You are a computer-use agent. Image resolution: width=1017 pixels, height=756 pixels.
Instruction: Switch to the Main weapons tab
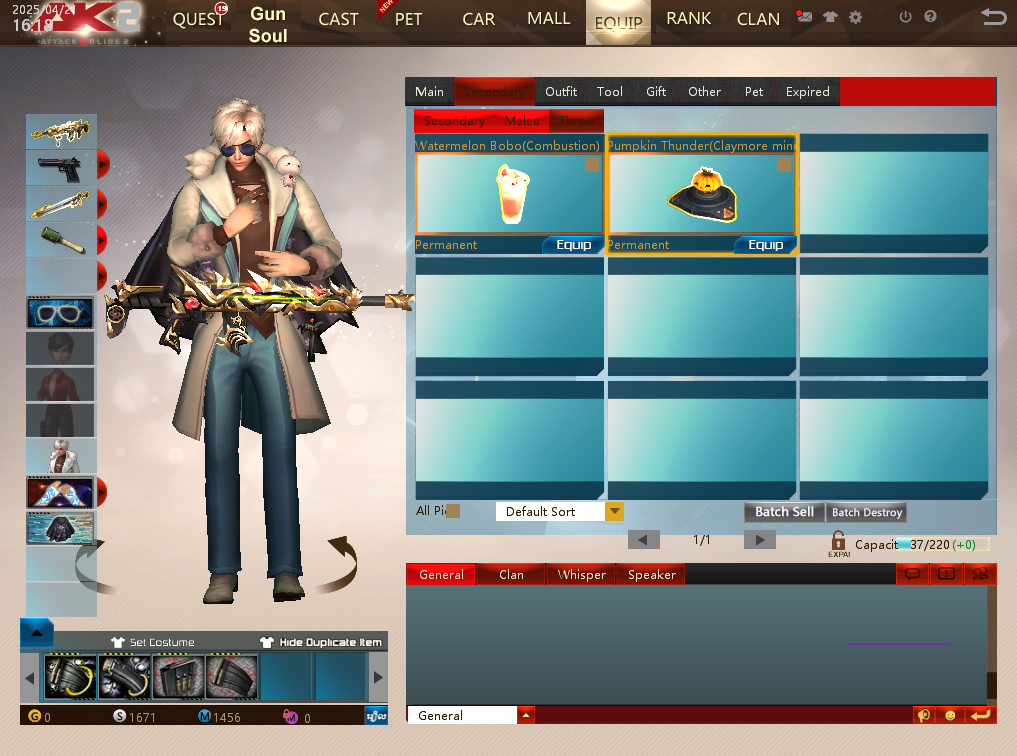pyautogui.click(x=429, y=92)
